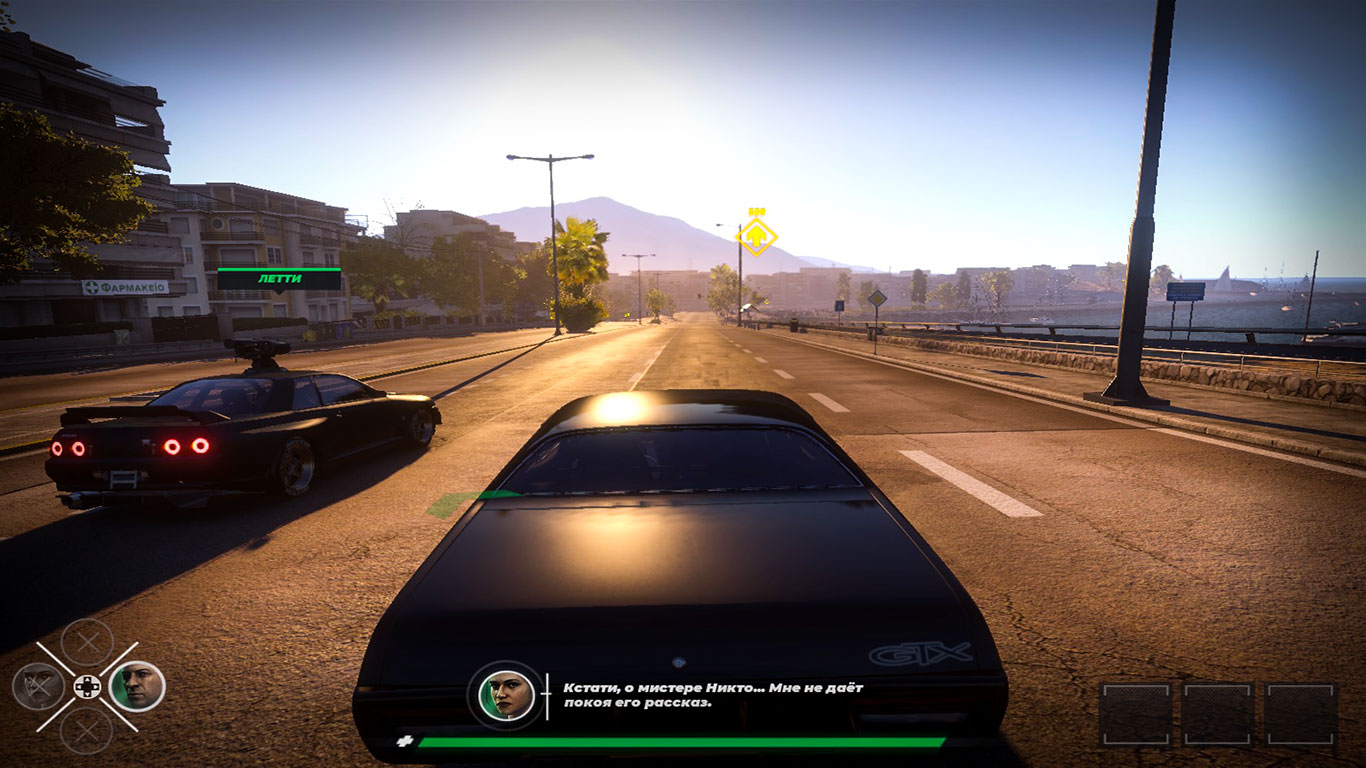Viewport: 1366px width, 768px height.
Task: Click the d-pad cross icon in the HUD
Action: tap(87, 686)
